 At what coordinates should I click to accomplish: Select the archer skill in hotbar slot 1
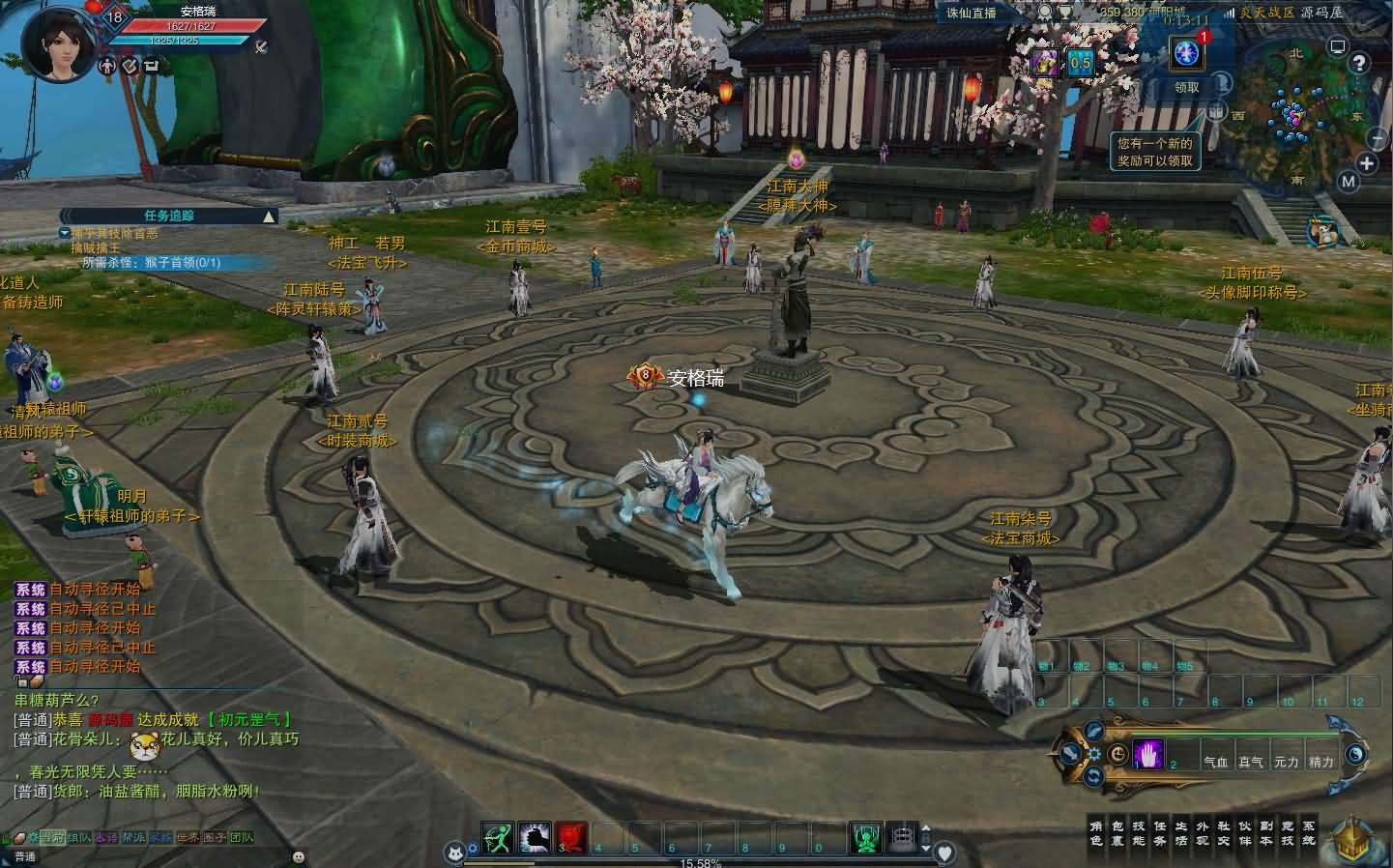click(497, 839)
